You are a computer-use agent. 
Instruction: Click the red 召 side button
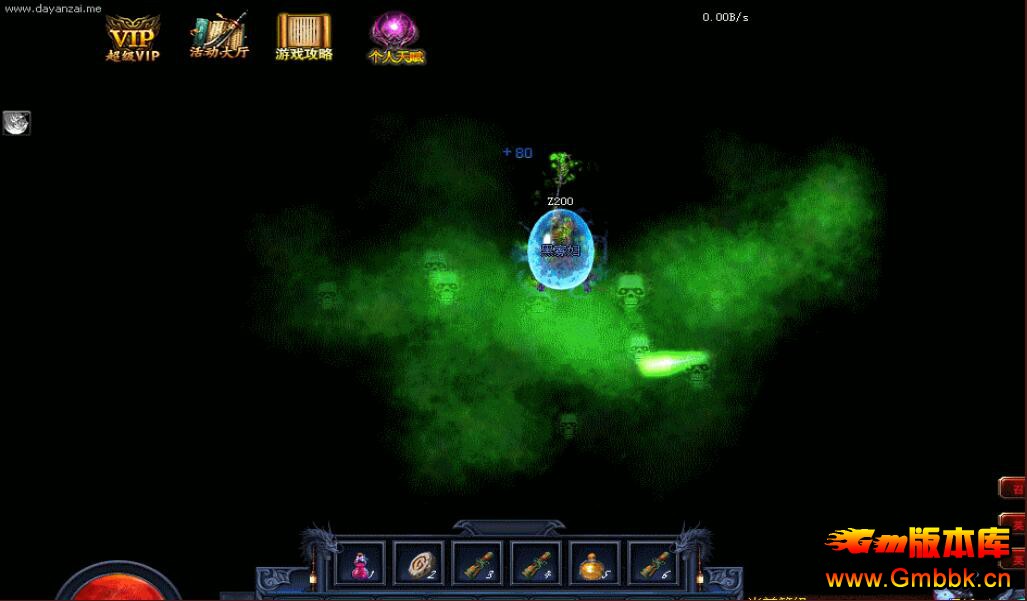(1015, 489)
